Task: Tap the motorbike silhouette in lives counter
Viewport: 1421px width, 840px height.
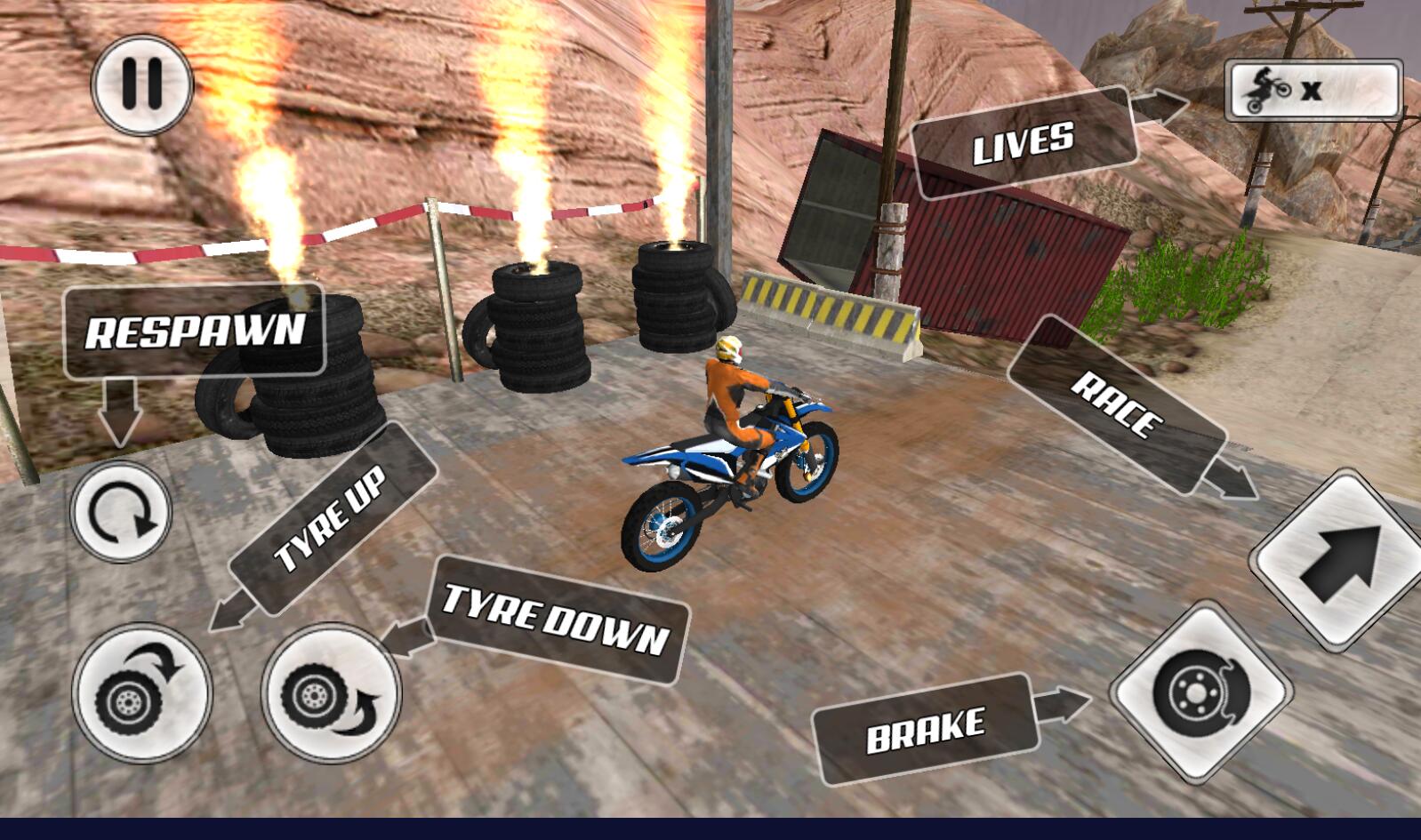Action: click(x=1267, y=88)
